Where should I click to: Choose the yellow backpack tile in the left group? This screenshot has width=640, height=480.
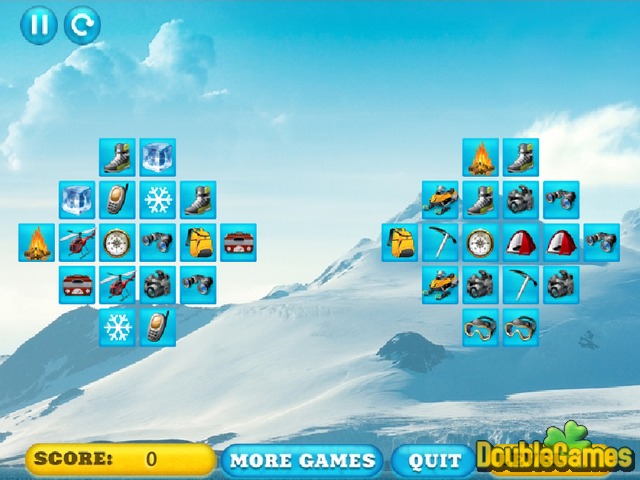click(x=198, y=243)
